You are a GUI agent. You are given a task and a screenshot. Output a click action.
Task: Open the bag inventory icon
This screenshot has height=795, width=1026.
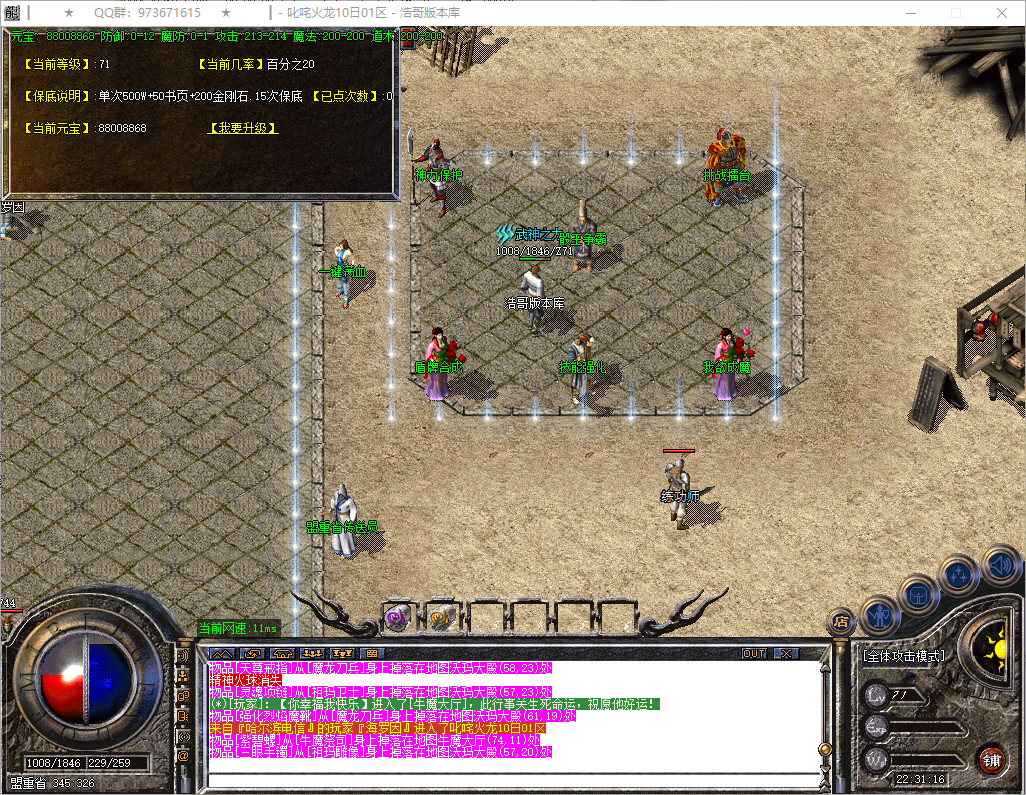[x=919, y=595]
